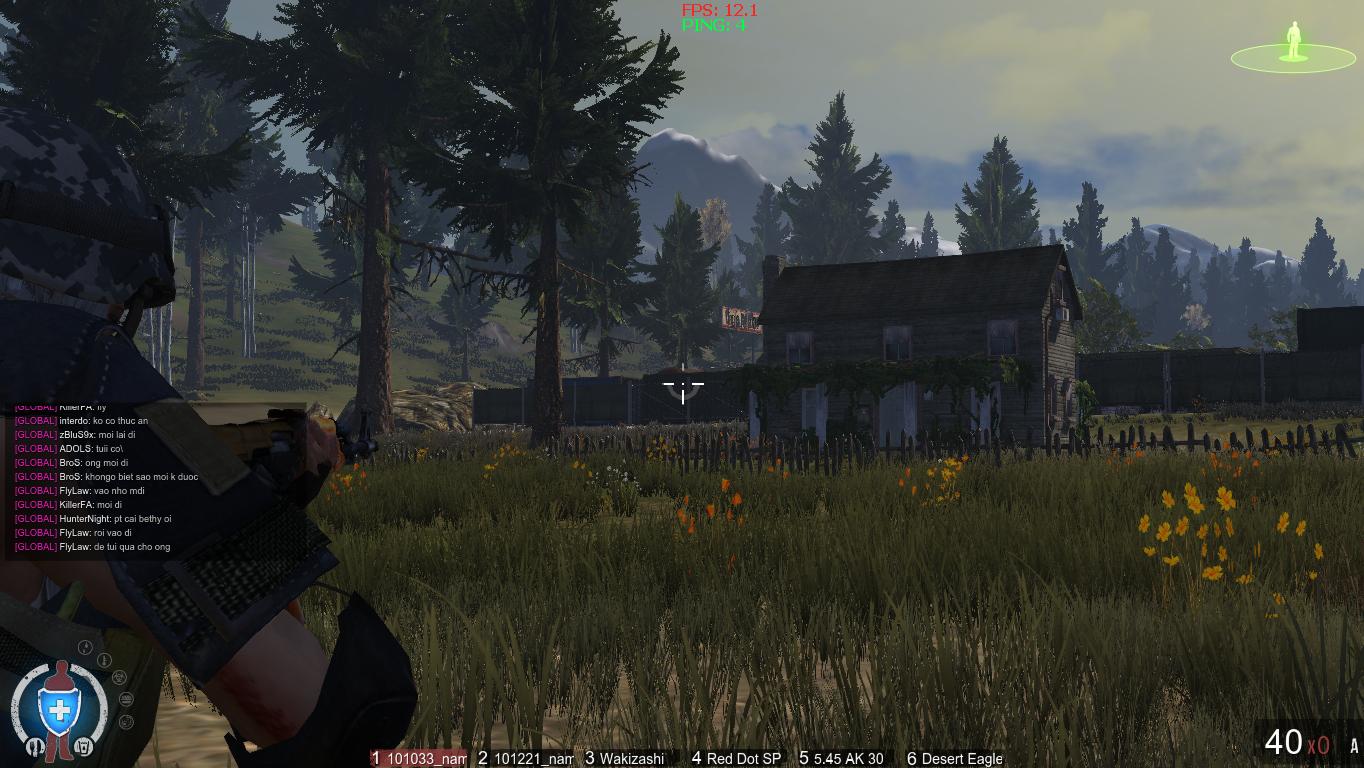Click the thirst cup icon

click(84, 746)
